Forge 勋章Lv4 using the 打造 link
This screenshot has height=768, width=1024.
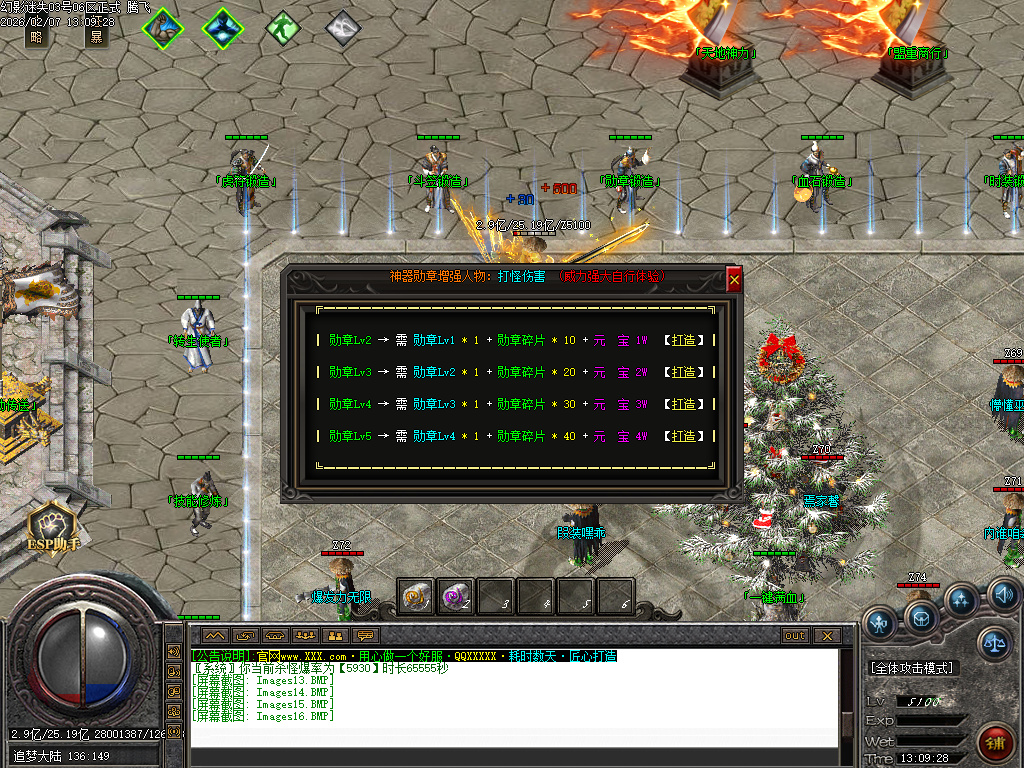(x=683, y=404)
